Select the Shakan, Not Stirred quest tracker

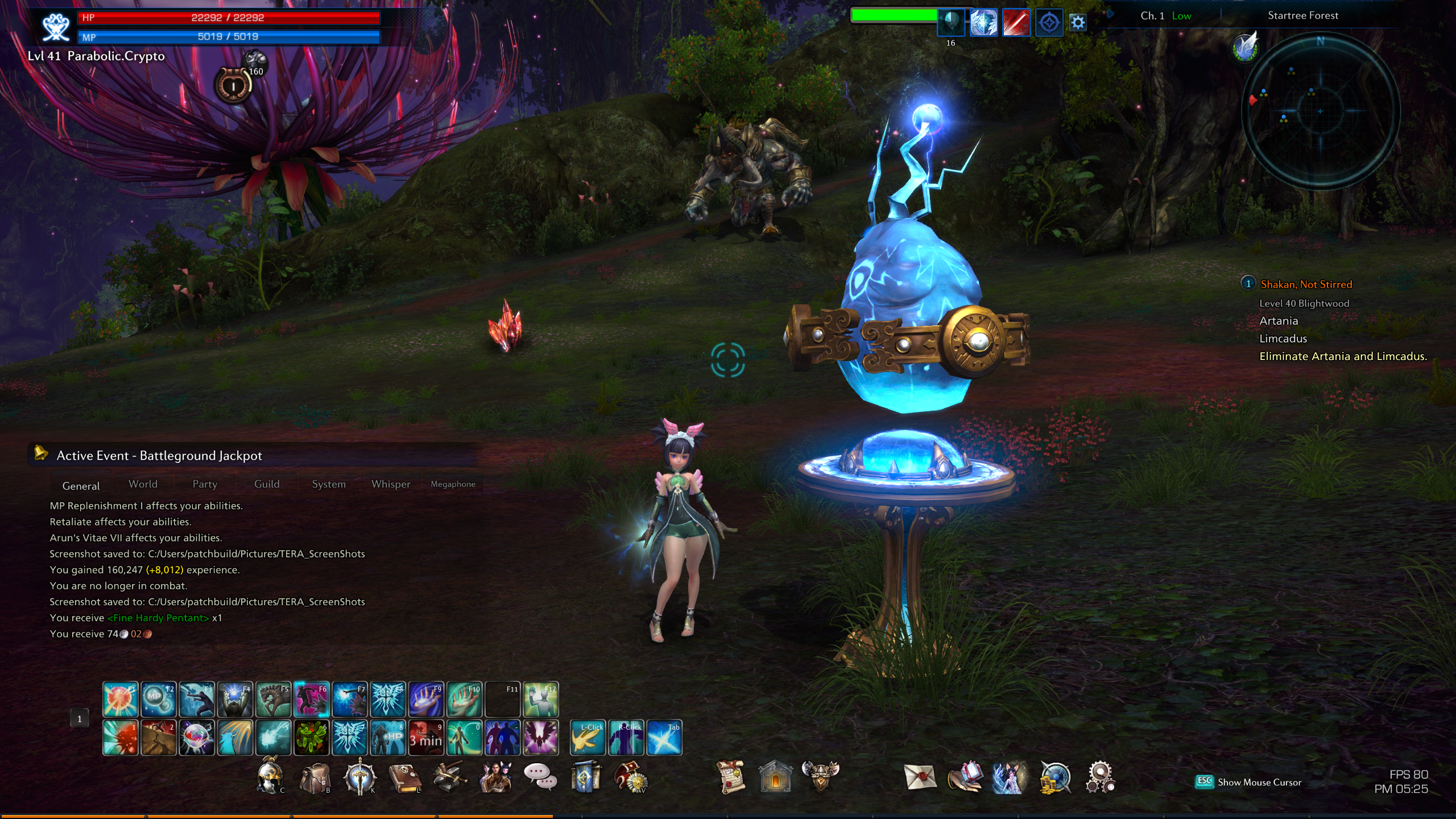pos(1306,284)
